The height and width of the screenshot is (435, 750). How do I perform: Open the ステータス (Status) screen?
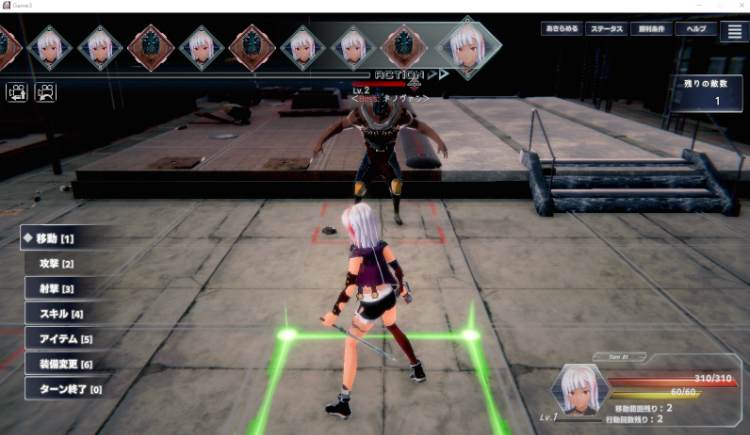coord(606,29)
